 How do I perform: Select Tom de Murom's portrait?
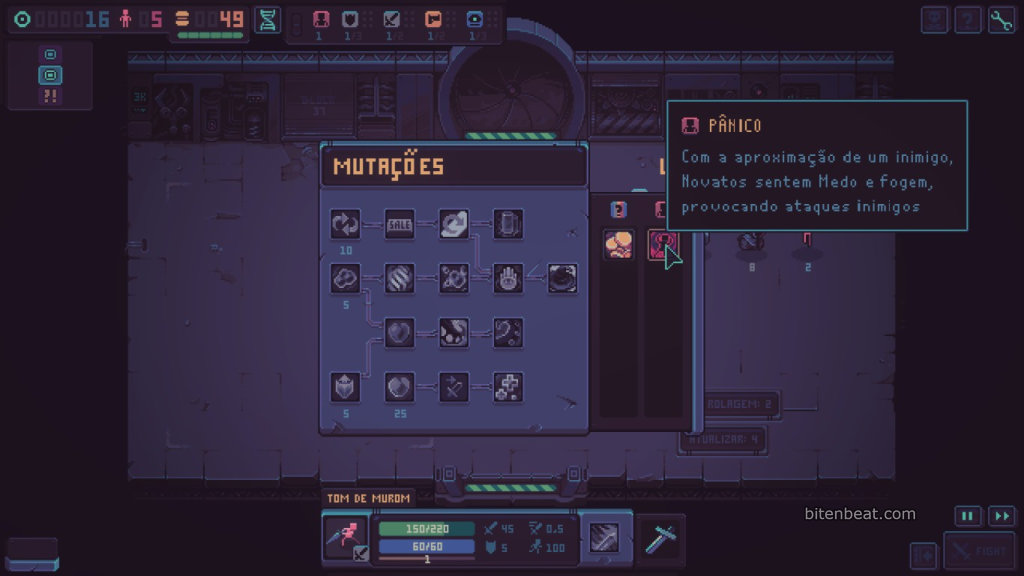tap(346, 537)
